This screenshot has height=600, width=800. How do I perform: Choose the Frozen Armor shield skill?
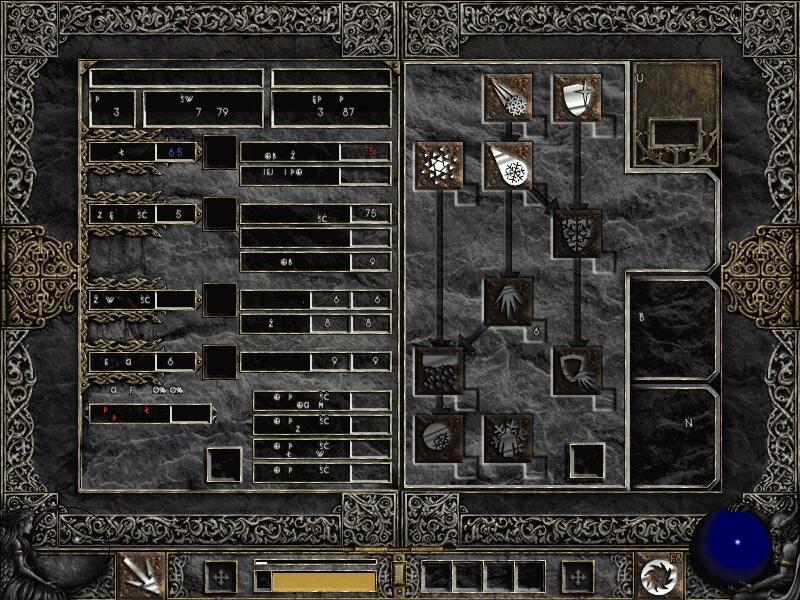pyautogui.click(x=577, y=97)
